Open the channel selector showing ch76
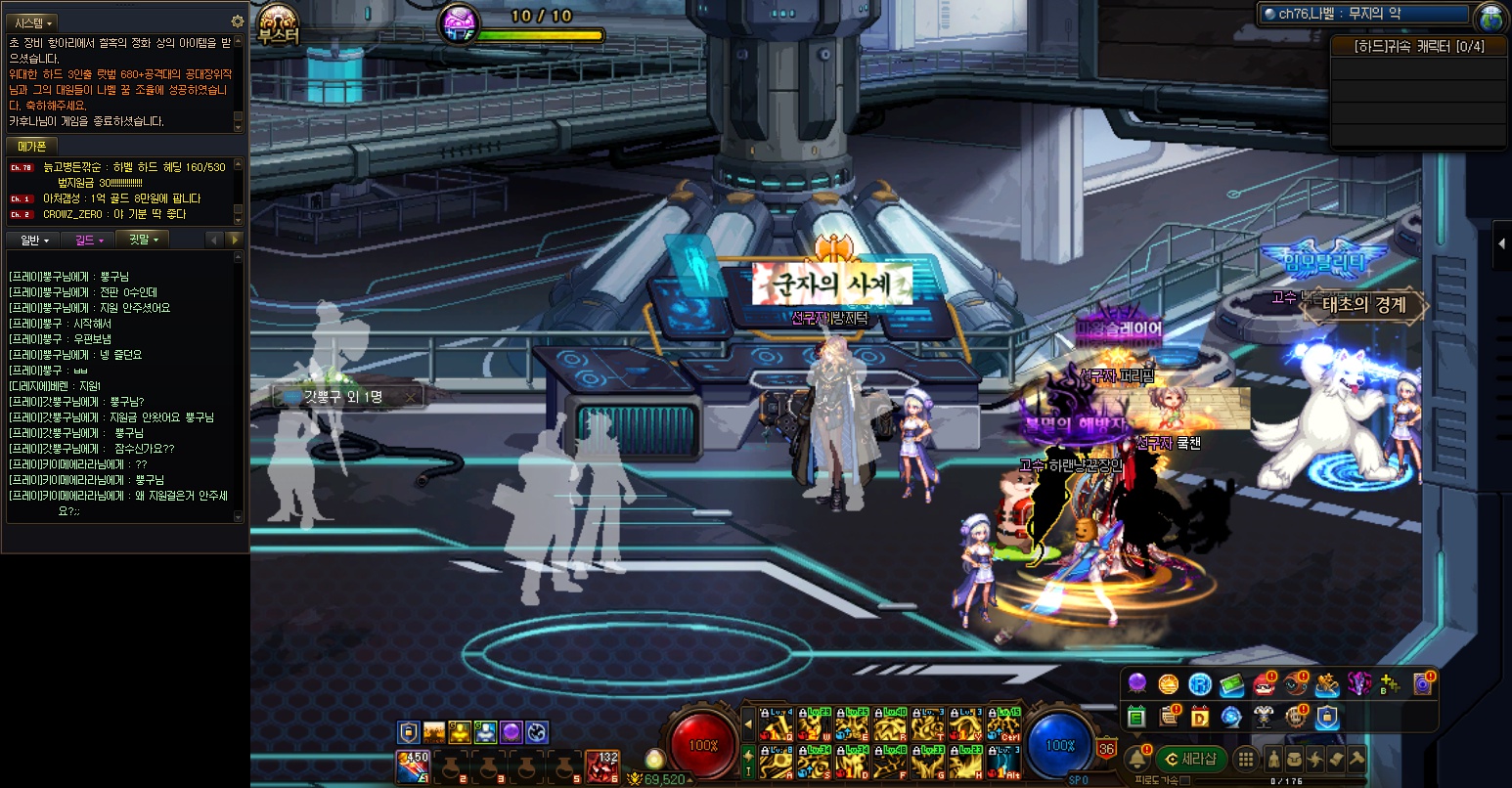The width and height of the screenshot is (1512, 788). click(x=1365, y=14)
